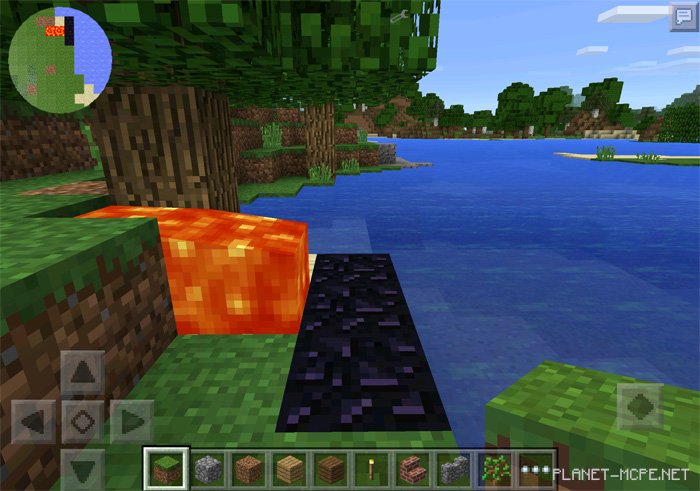Tap the center diamond button on the D-pad
This screenshot has width=700, height=491.
click(82, 420)
